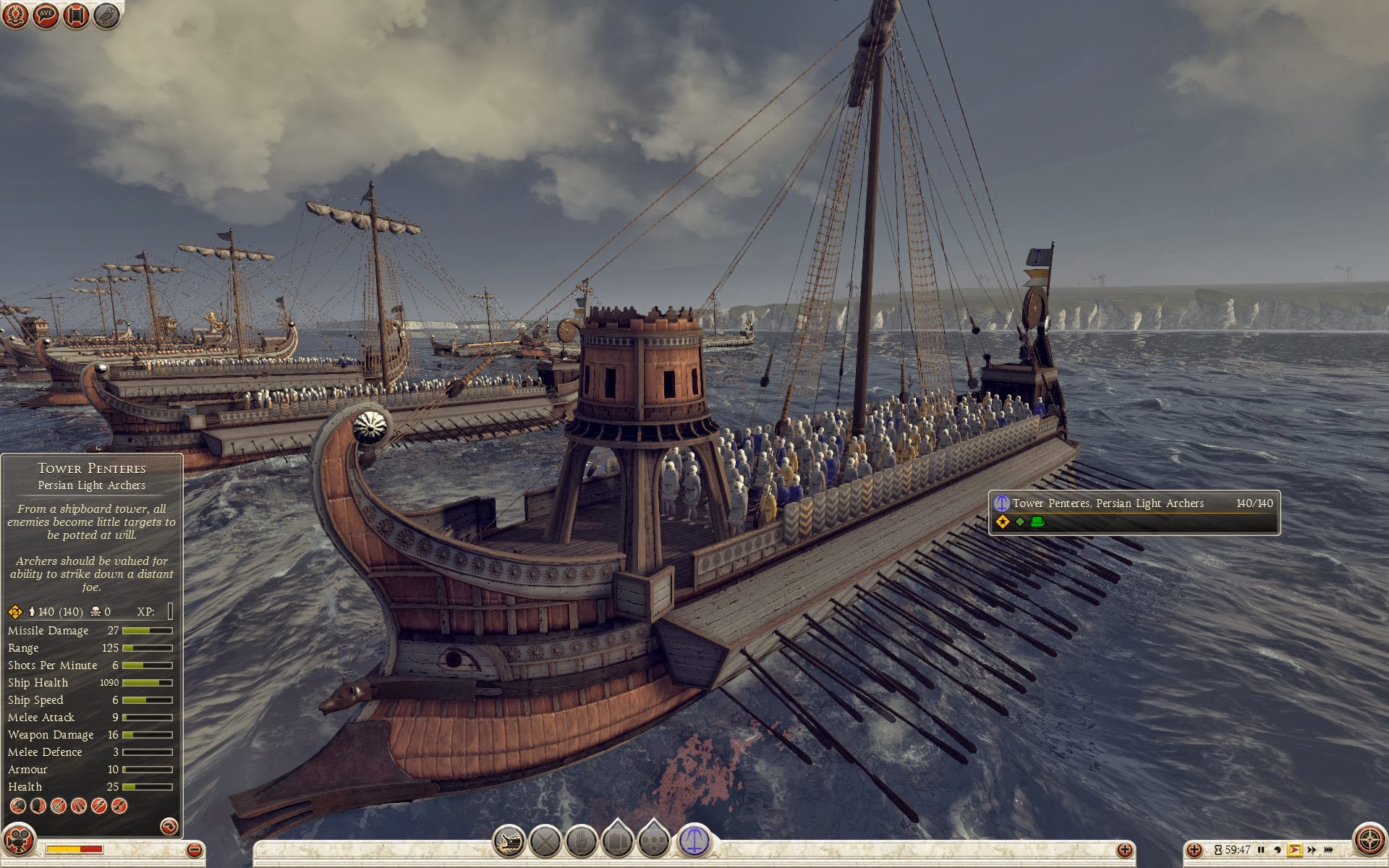
Task: Toggle the crossed swords melee mode
Action: (x=545, y=841)
